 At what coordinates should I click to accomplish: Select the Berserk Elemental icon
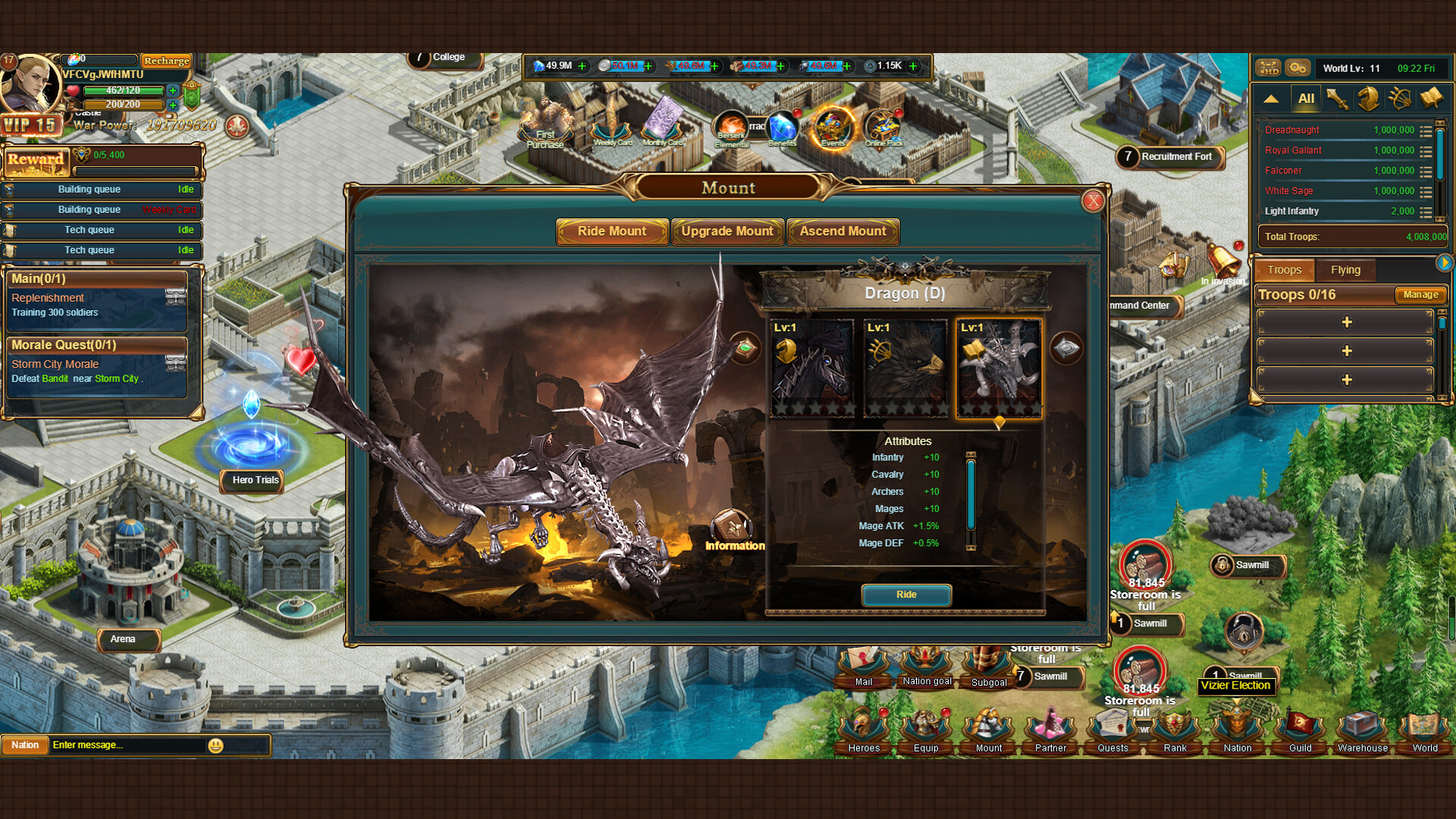coord(730,127)
